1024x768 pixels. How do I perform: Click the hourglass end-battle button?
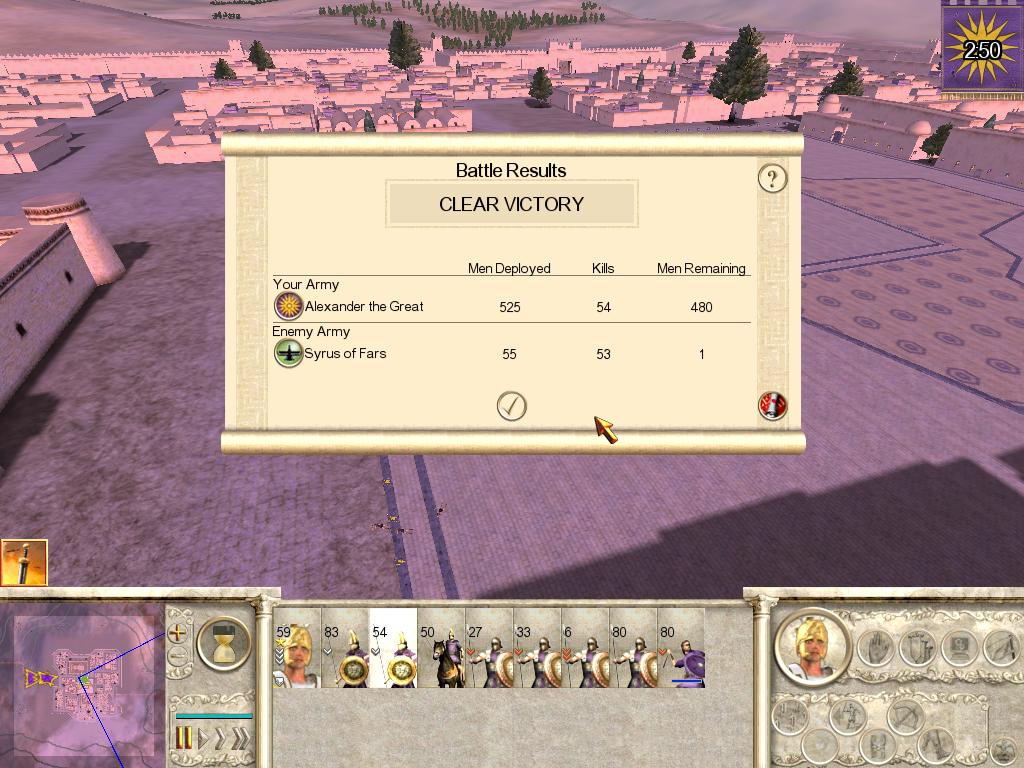(x=224, y=643)
